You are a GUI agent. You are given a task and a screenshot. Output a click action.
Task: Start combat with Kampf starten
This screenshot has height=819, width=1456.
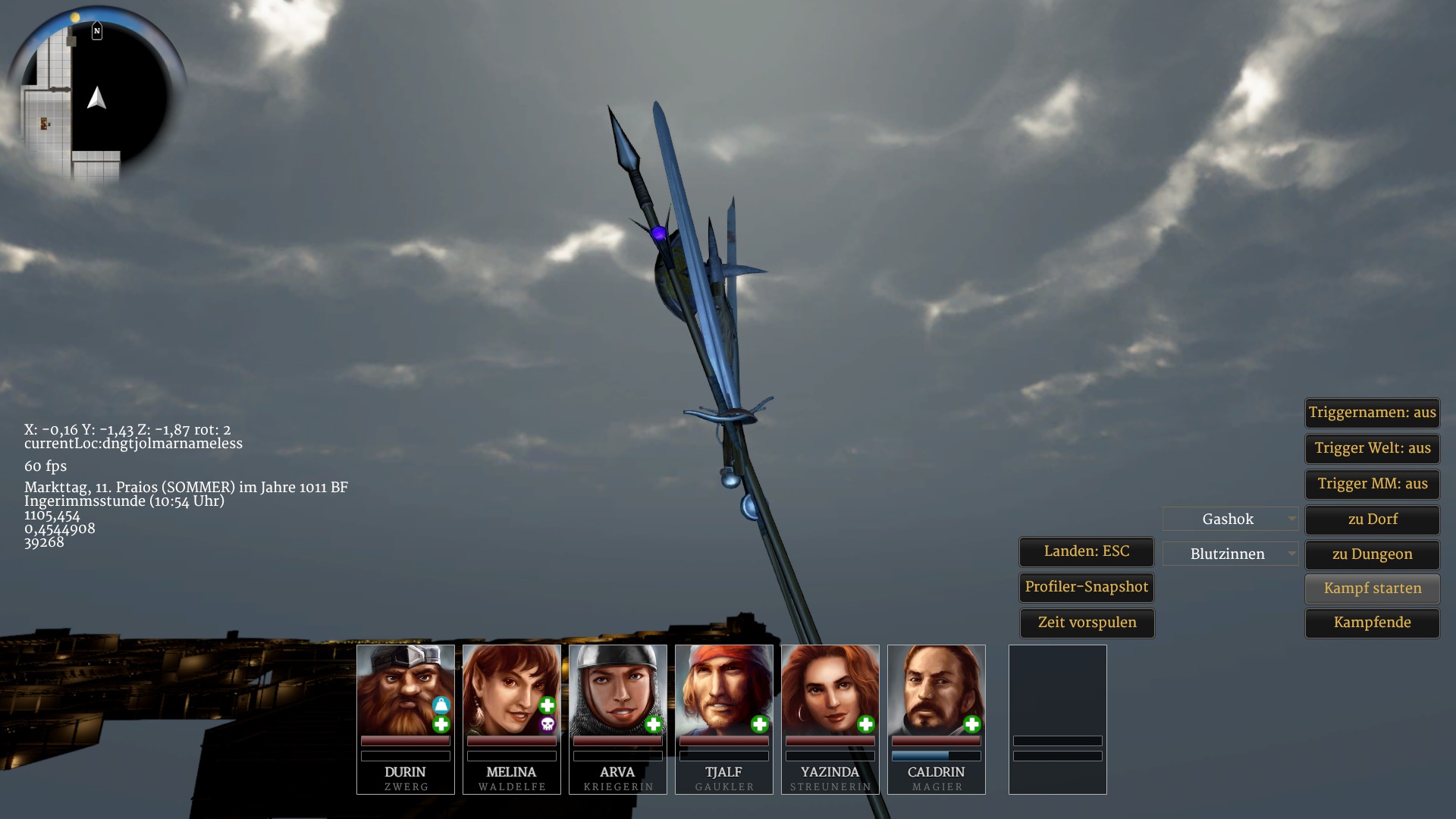1372,588
